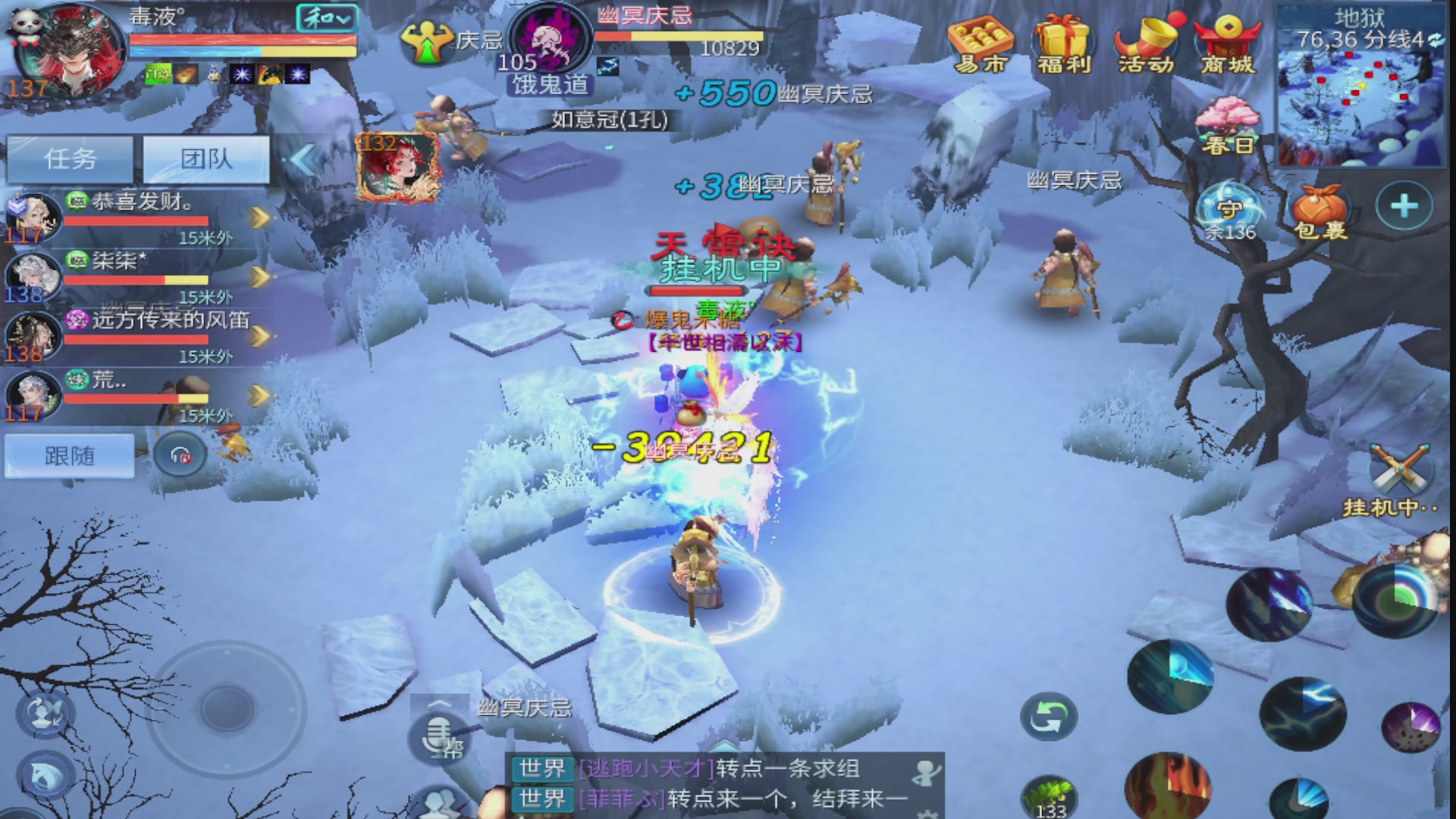Image resolution: width=1456 pixels, height=819 pixels.
Task: Open the 易市 market panel
Action: tap(981, 42)
